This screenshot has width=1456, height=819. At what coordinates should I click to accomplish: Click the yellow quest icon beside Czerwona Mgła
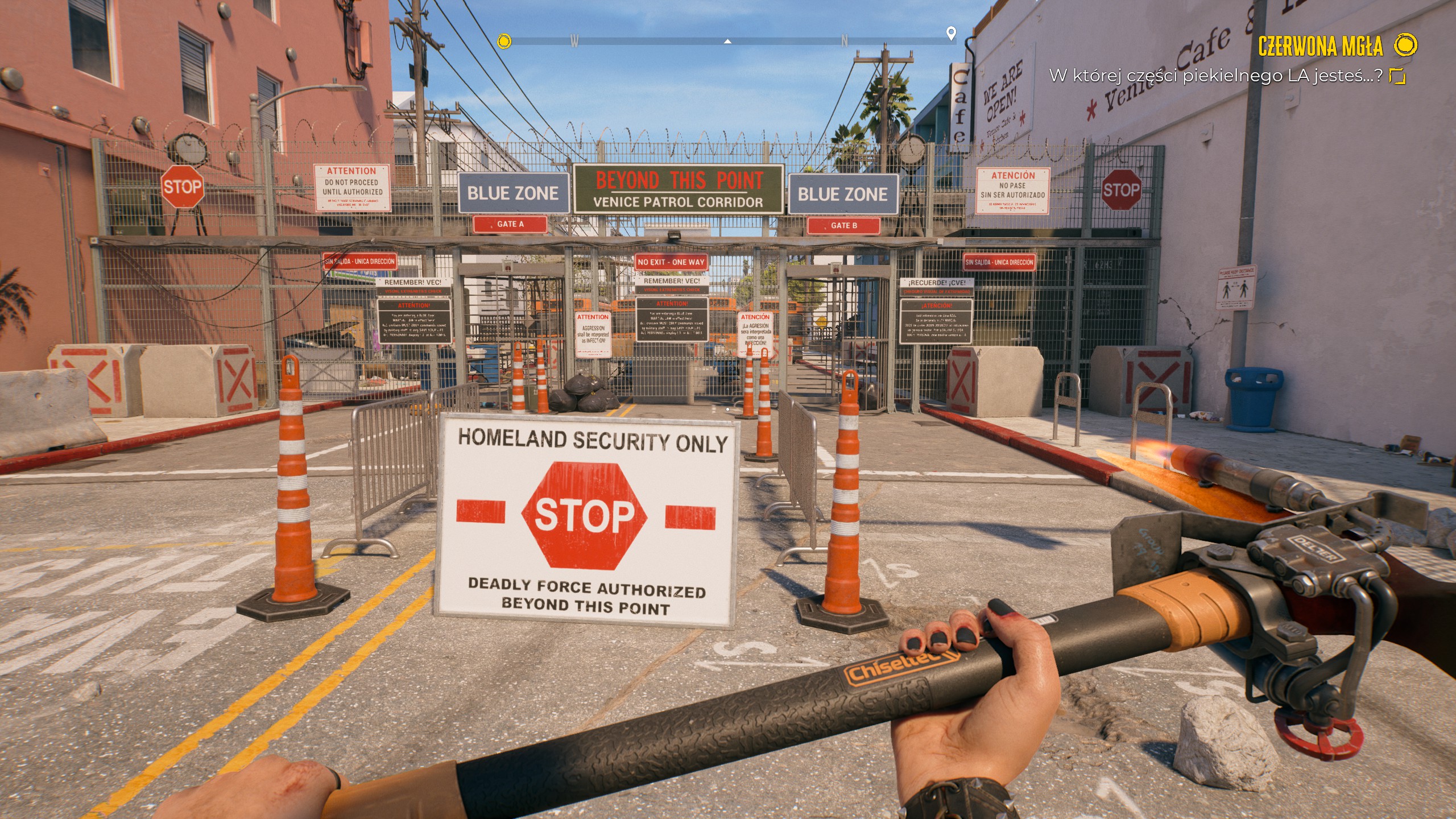pyautogui.click(x=1406, y=45)
